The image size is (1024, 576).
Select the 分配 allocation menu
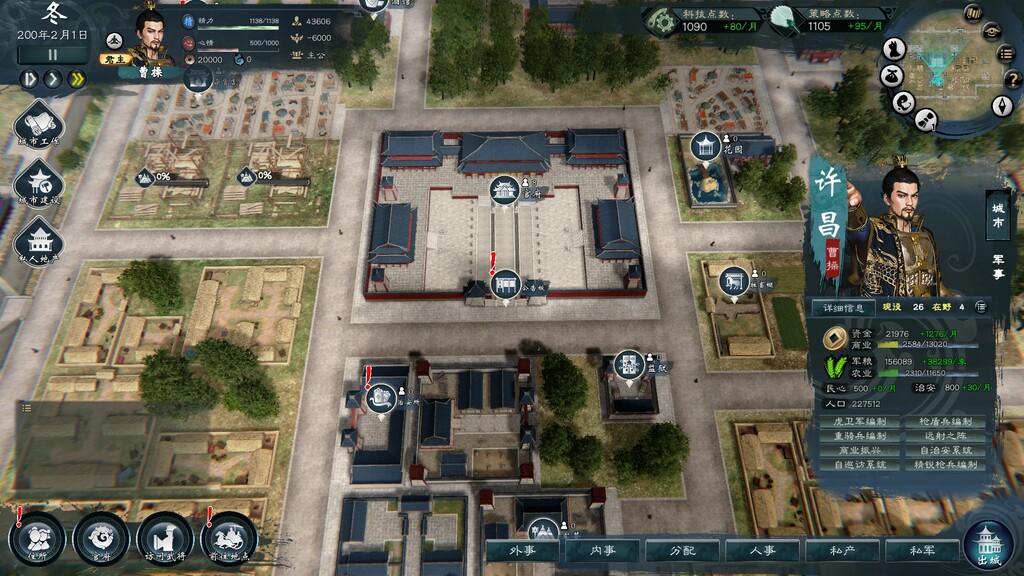coord(682,551)
